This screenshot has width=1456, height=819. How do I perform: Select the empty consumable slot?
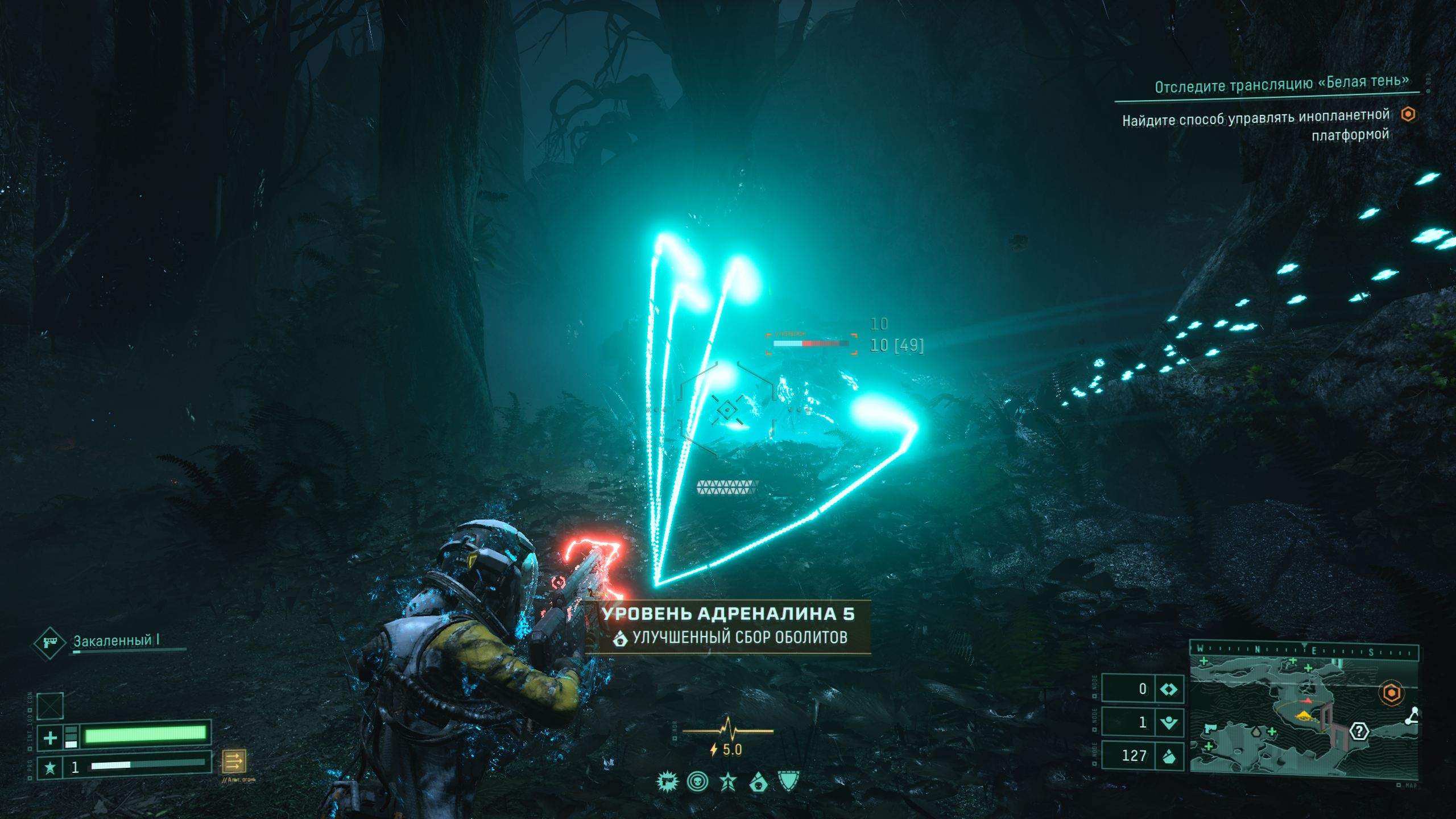pyautogui.click(x=50, y=706)
